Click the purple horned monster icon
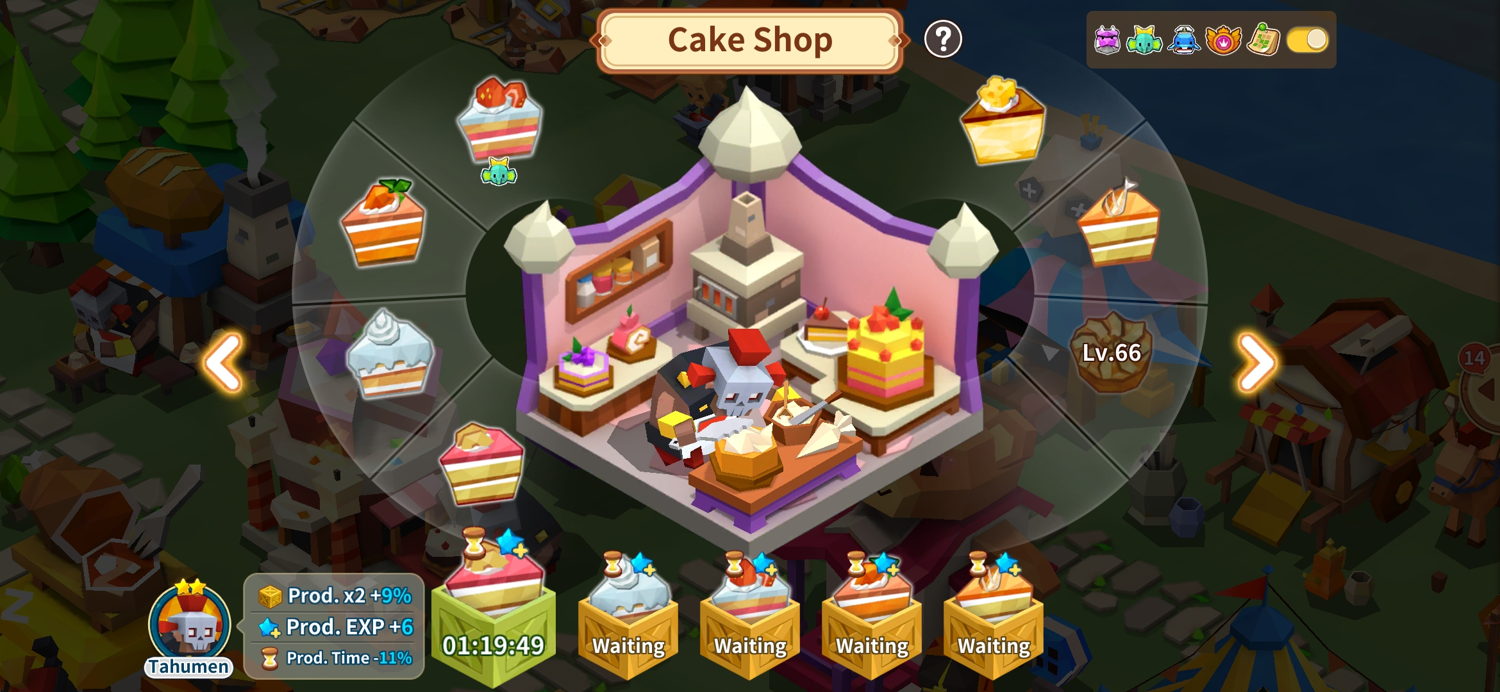Image resolution: width=1500 pixels, height=692 pixels. click(x=1107, y=40)
